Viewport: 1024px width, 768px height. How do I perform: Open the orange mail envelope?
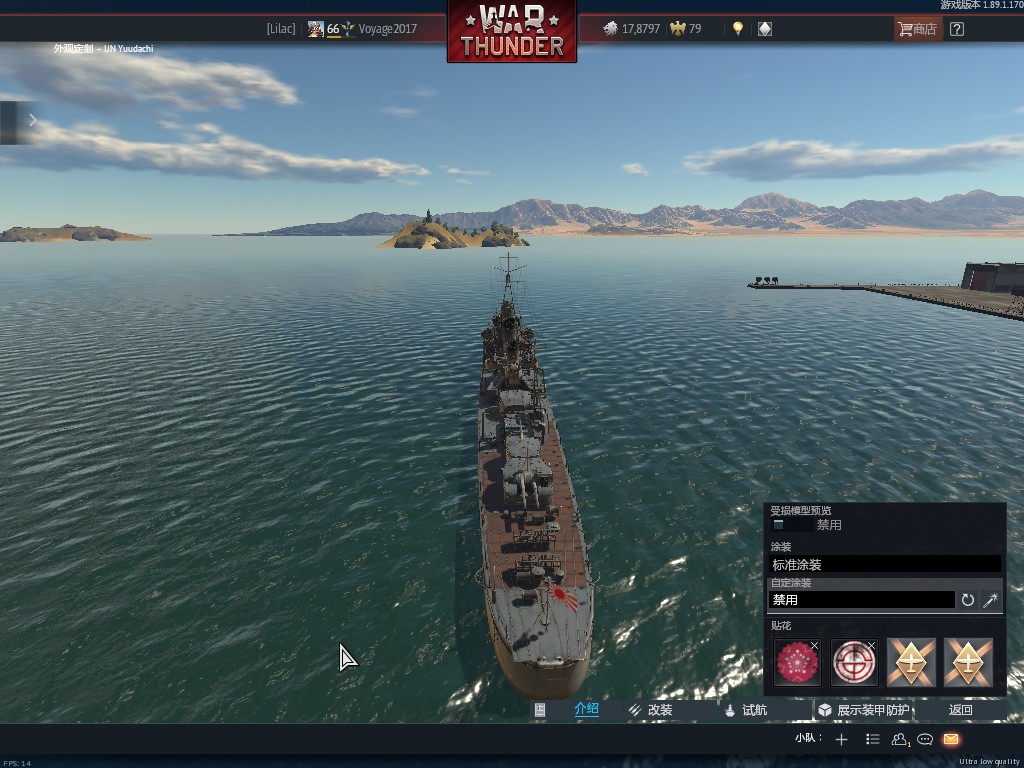(951, 739)
